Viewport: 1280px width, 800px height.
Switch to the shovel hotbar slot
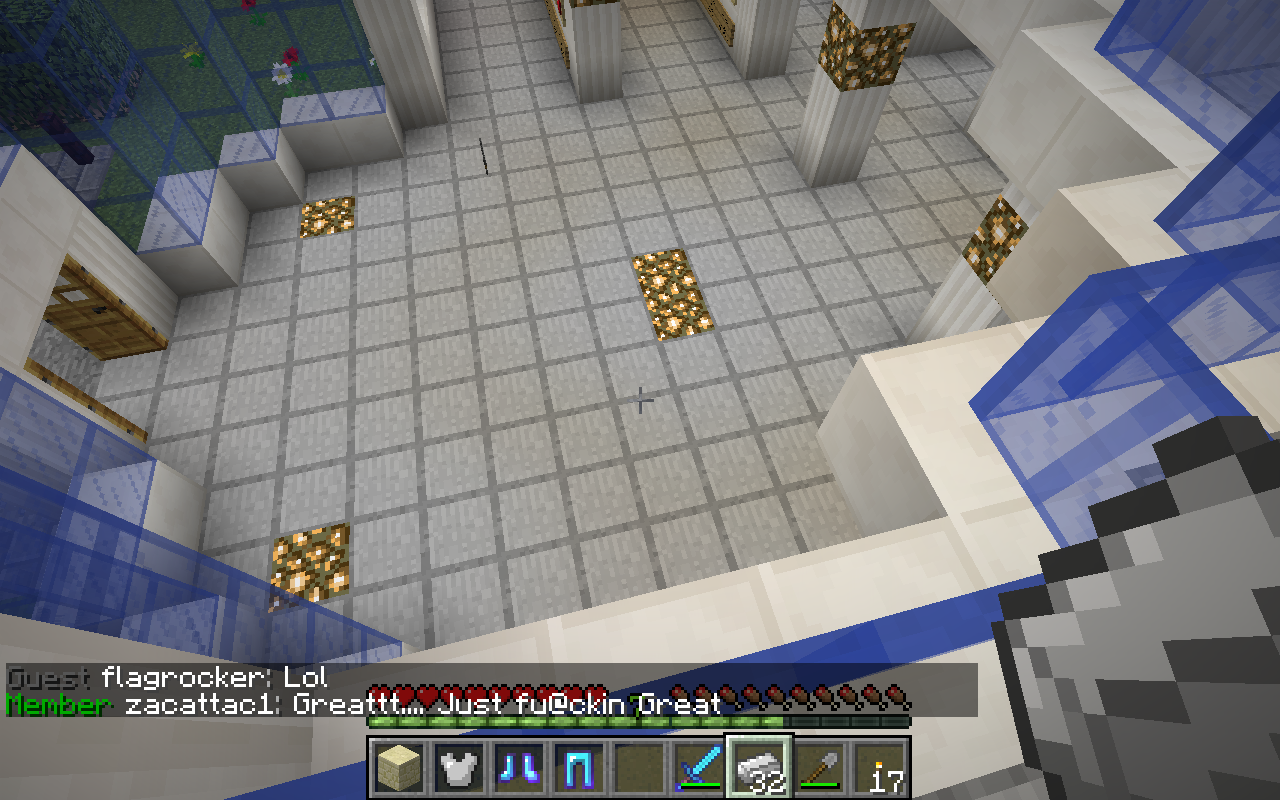(820, 769)
